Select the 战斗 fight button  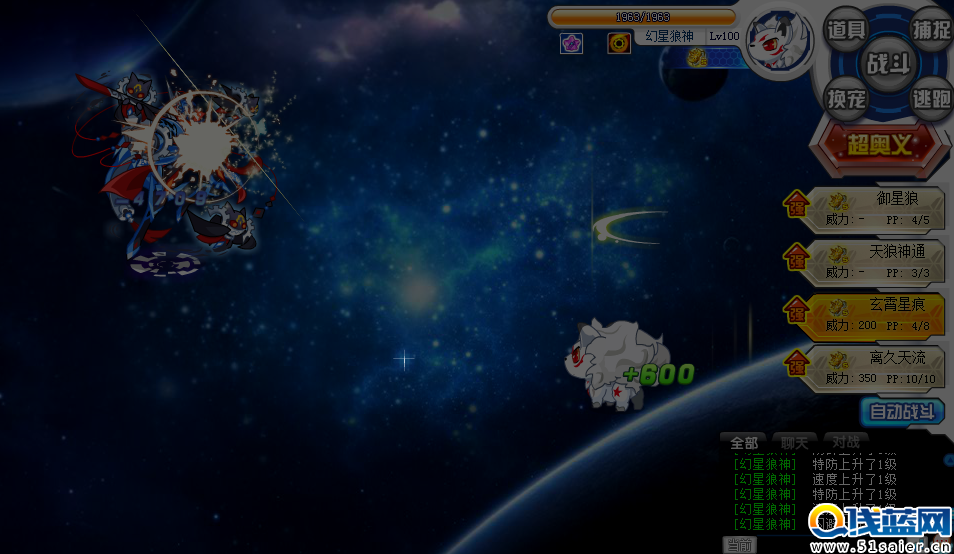click(888, 64)
